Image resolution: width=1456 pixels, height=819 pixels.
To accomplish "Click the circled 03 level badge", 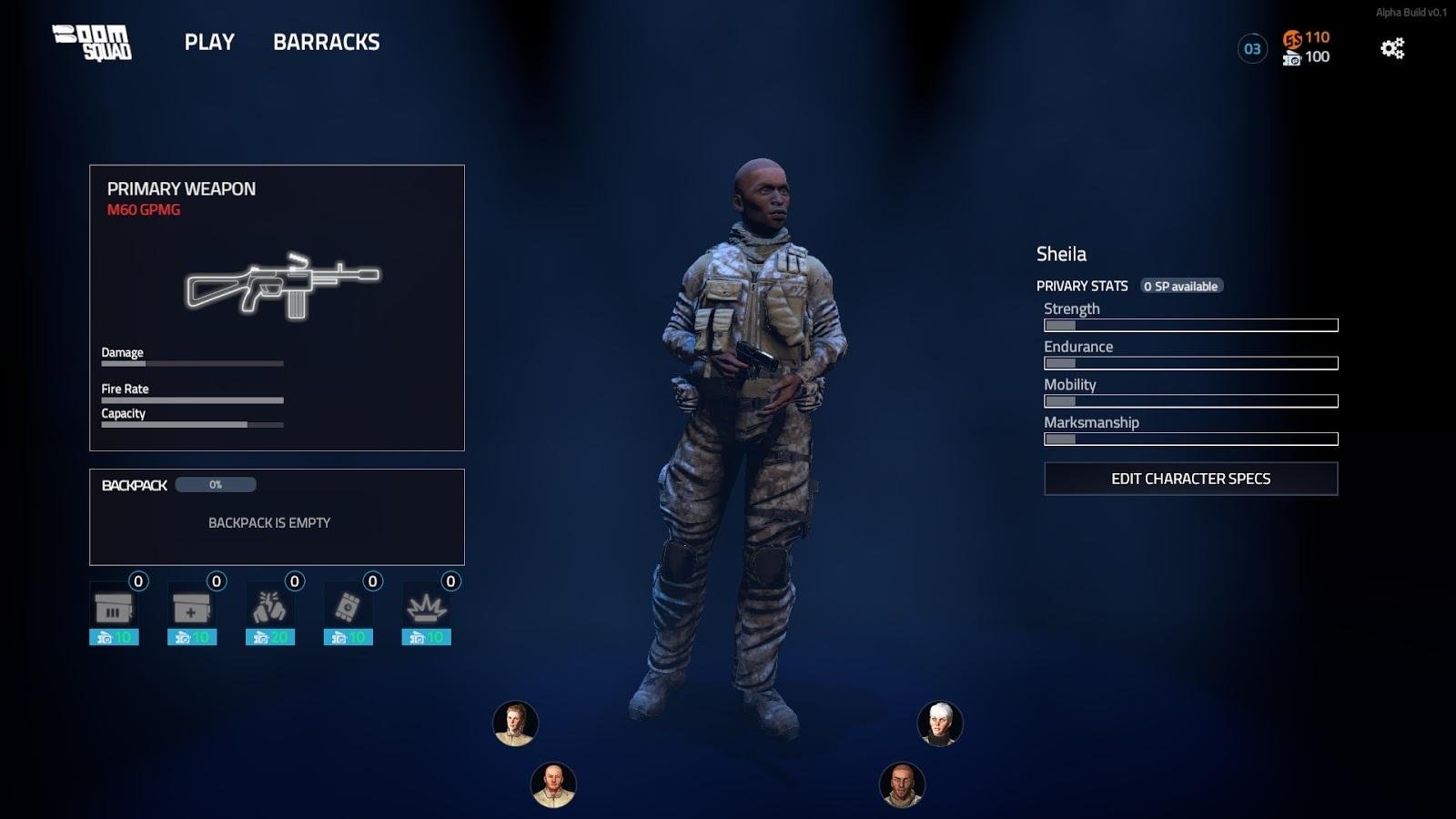I will click(1252, 48).
